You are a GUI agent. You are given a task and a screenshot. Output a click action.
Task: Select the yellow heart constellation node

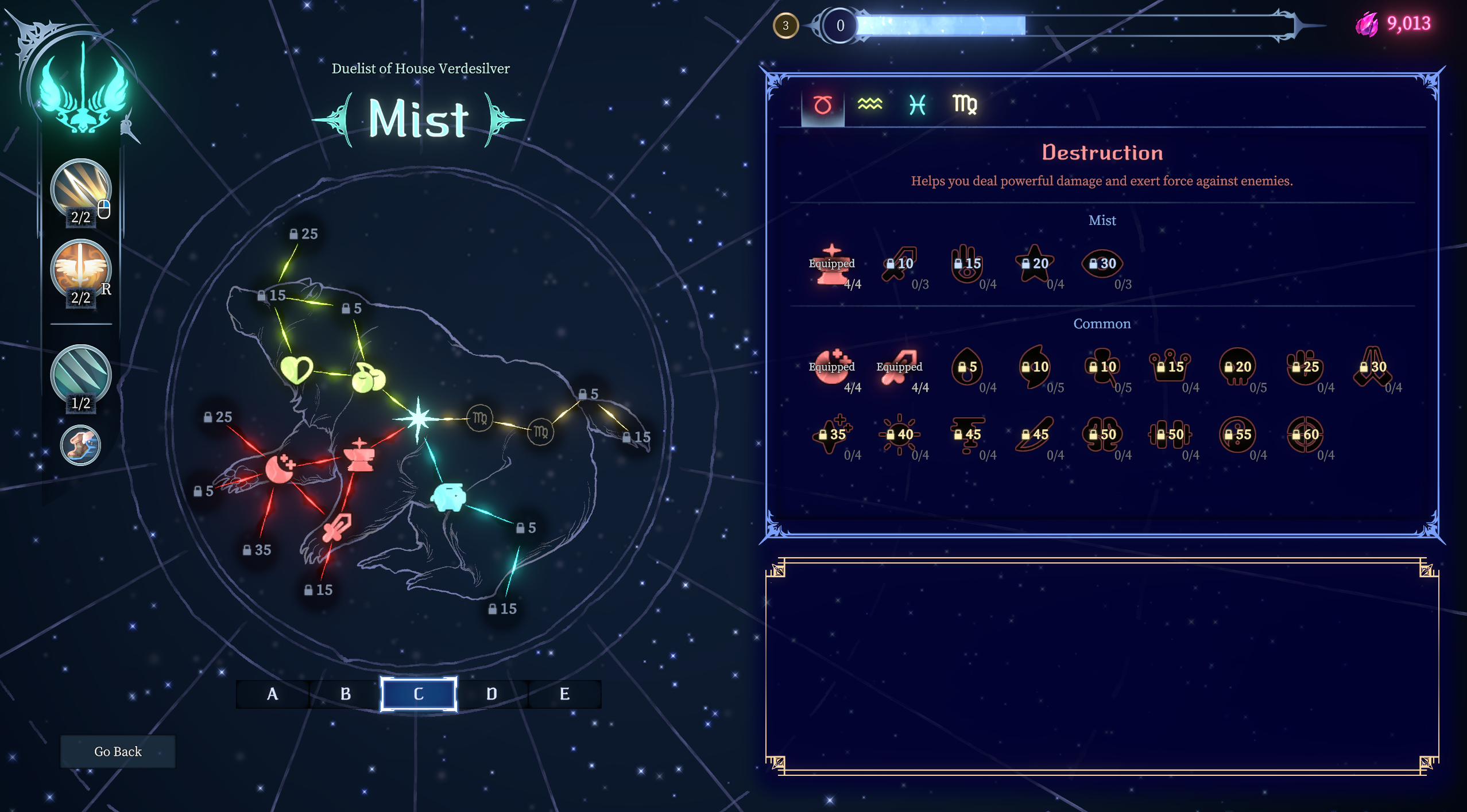(x=296, y=370)
